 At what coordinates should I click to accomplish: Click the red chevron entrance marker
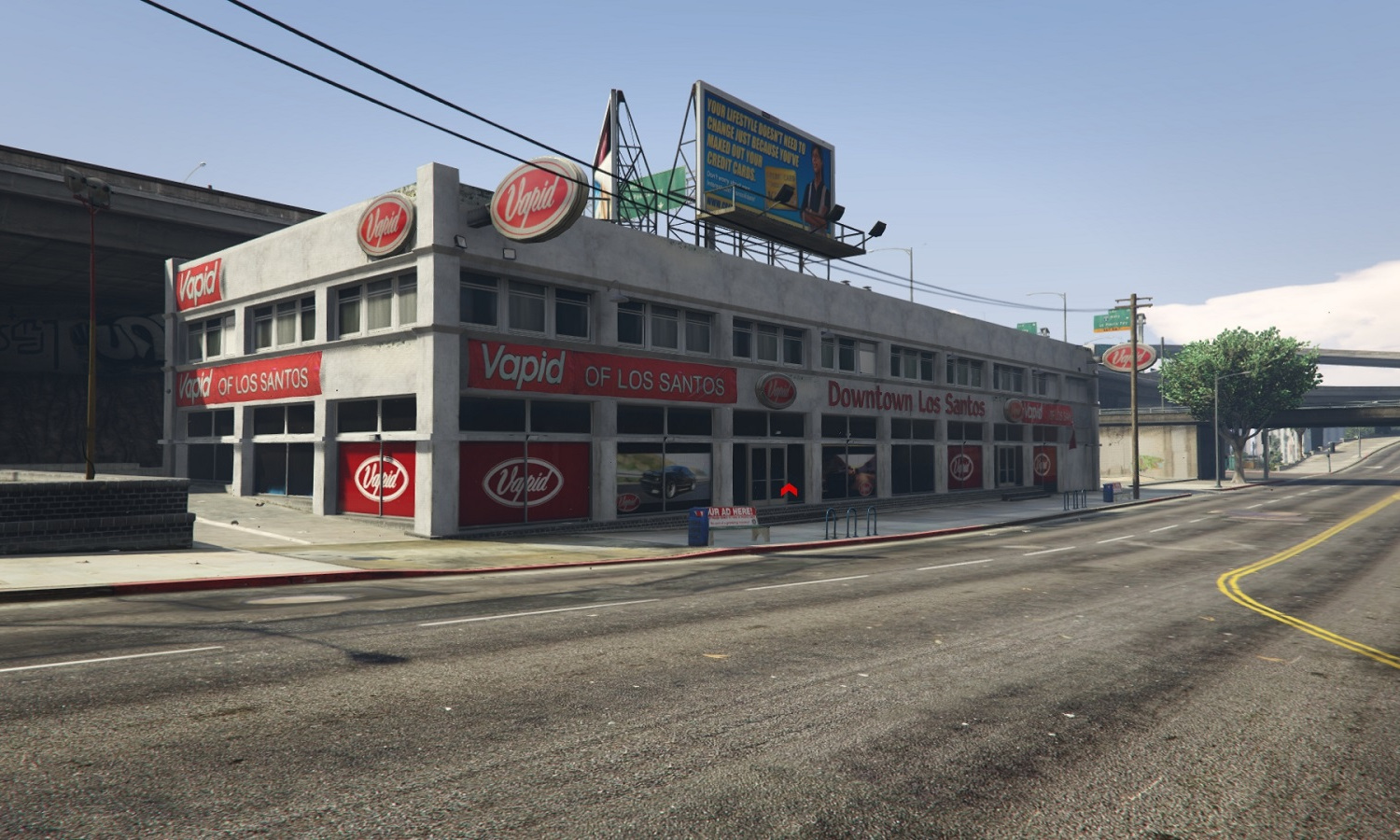pos(789,489)
